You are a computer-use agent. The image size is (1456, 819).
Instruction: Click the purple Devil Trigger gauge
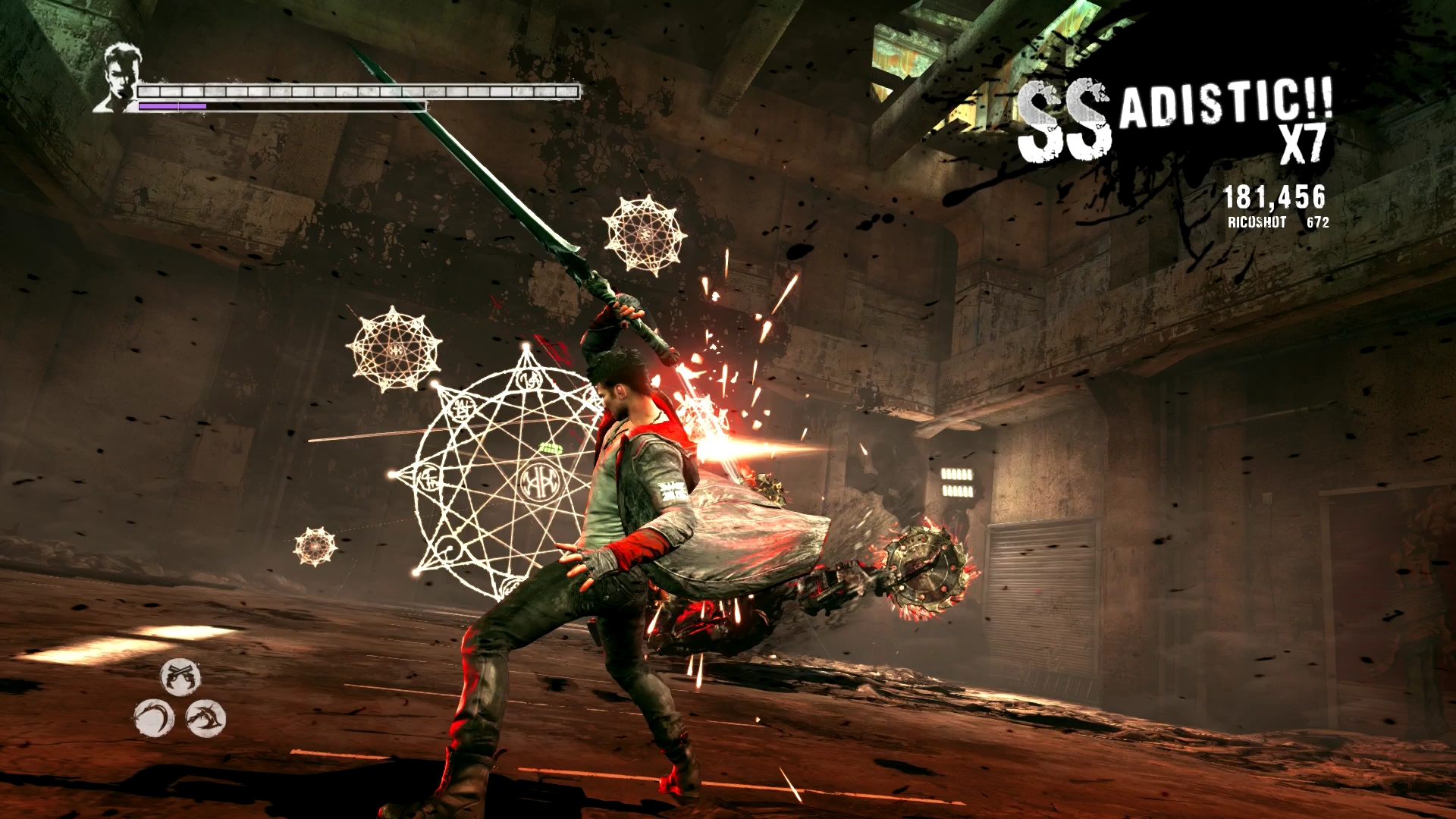[171, 106]
